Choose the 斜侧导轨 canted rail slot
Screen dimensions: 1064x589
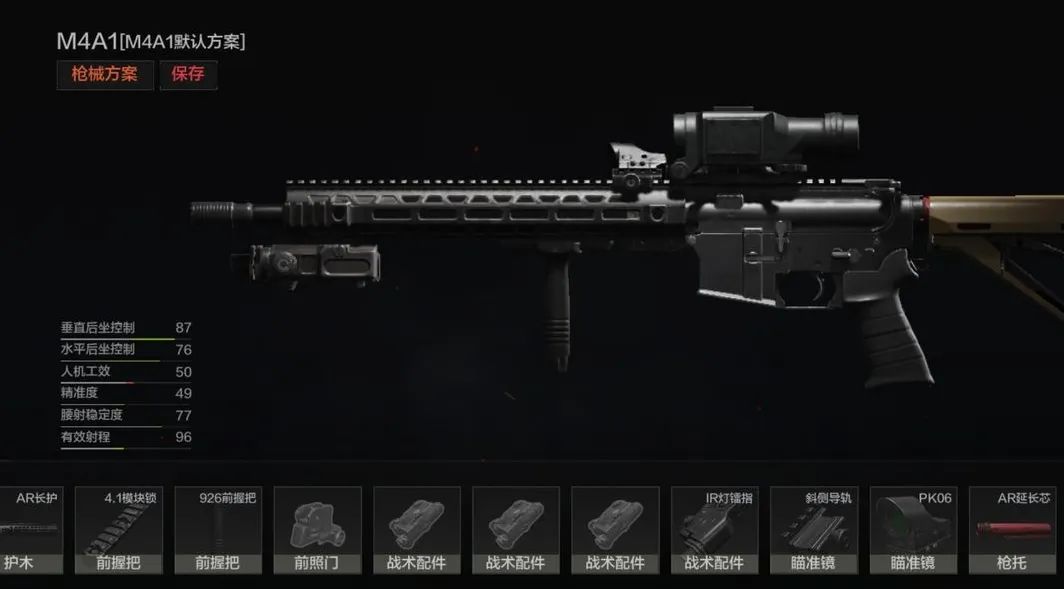click(813, 530)
